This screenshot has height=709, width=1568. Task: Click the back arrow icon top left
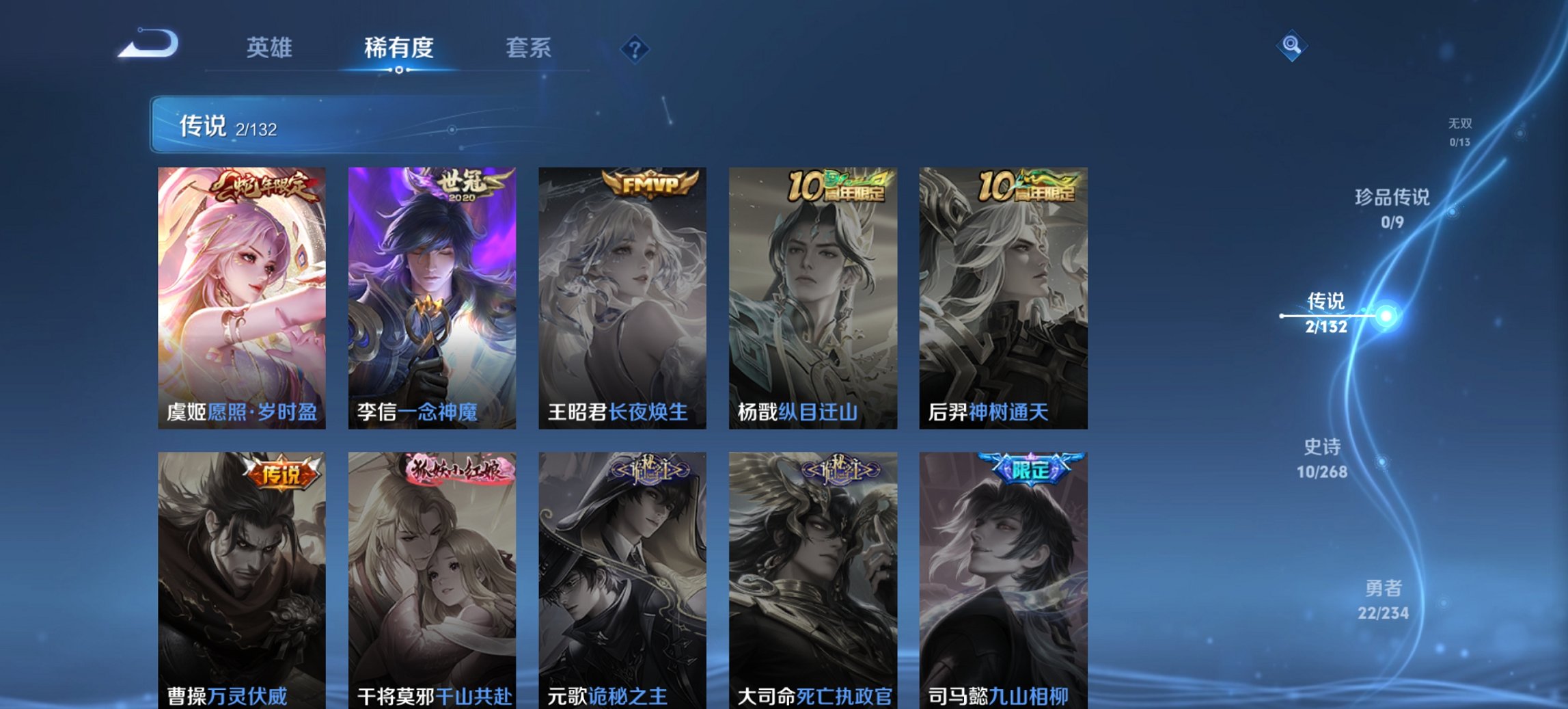tap(146, 44)
